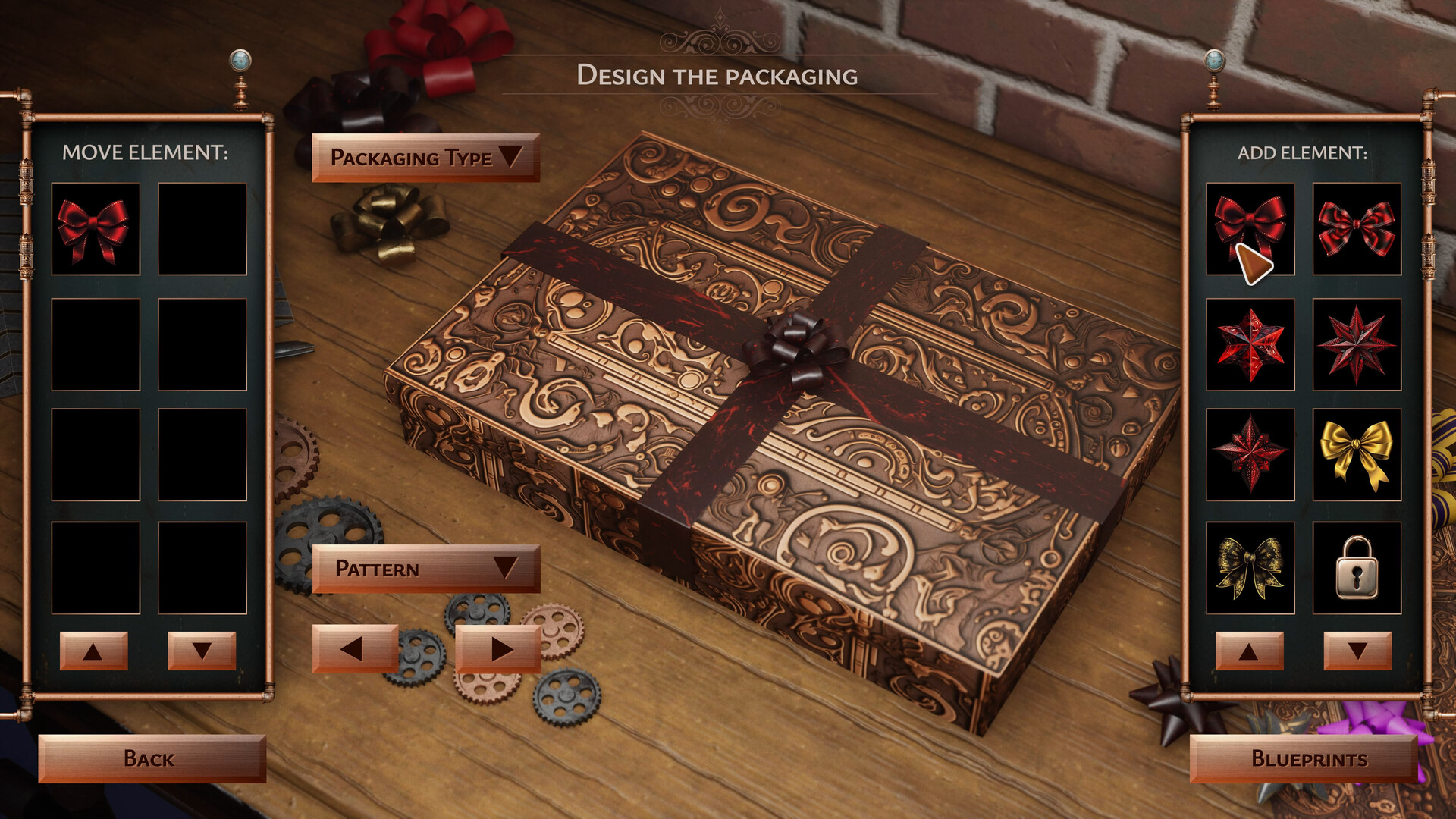Click the locked element slot
Viewport: 1456px width, 819px height.
click(x=1357, y=567)
